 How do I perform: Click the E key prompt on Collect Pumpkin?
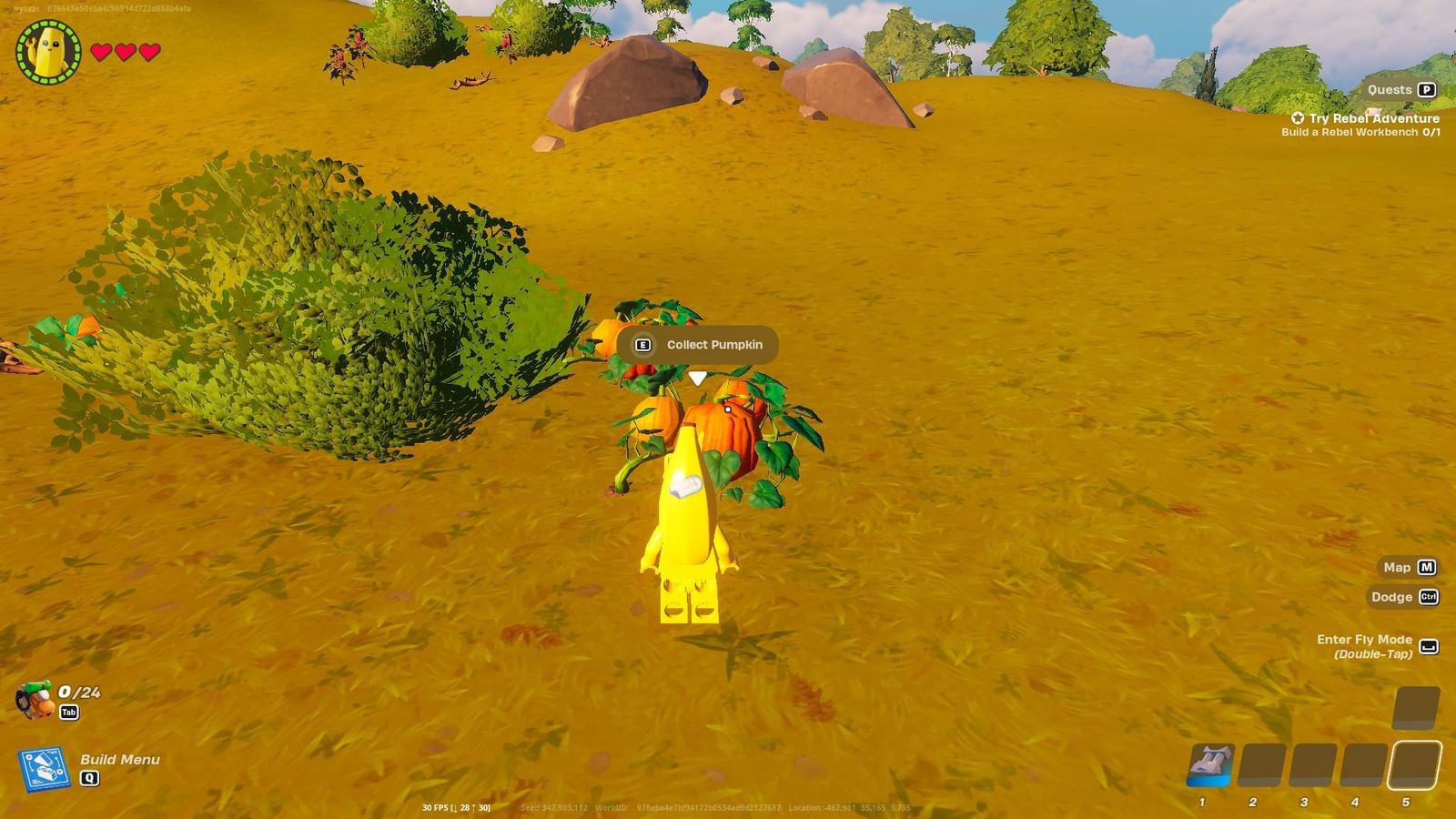(643, 345)
